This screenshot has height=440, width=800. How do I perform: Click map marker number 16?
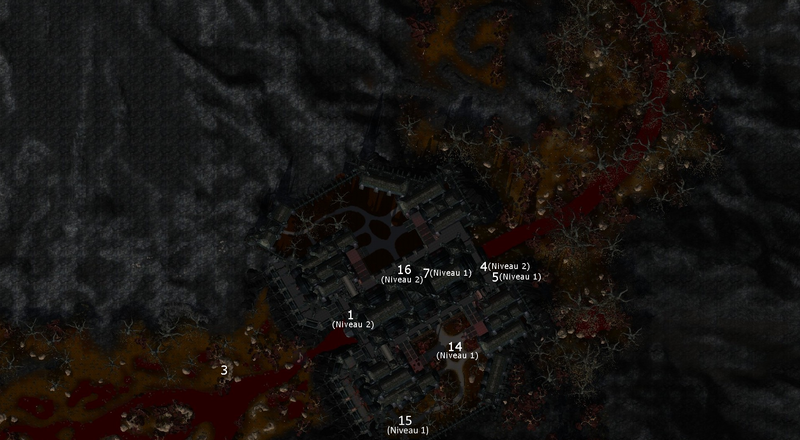(x=404, y=270)
